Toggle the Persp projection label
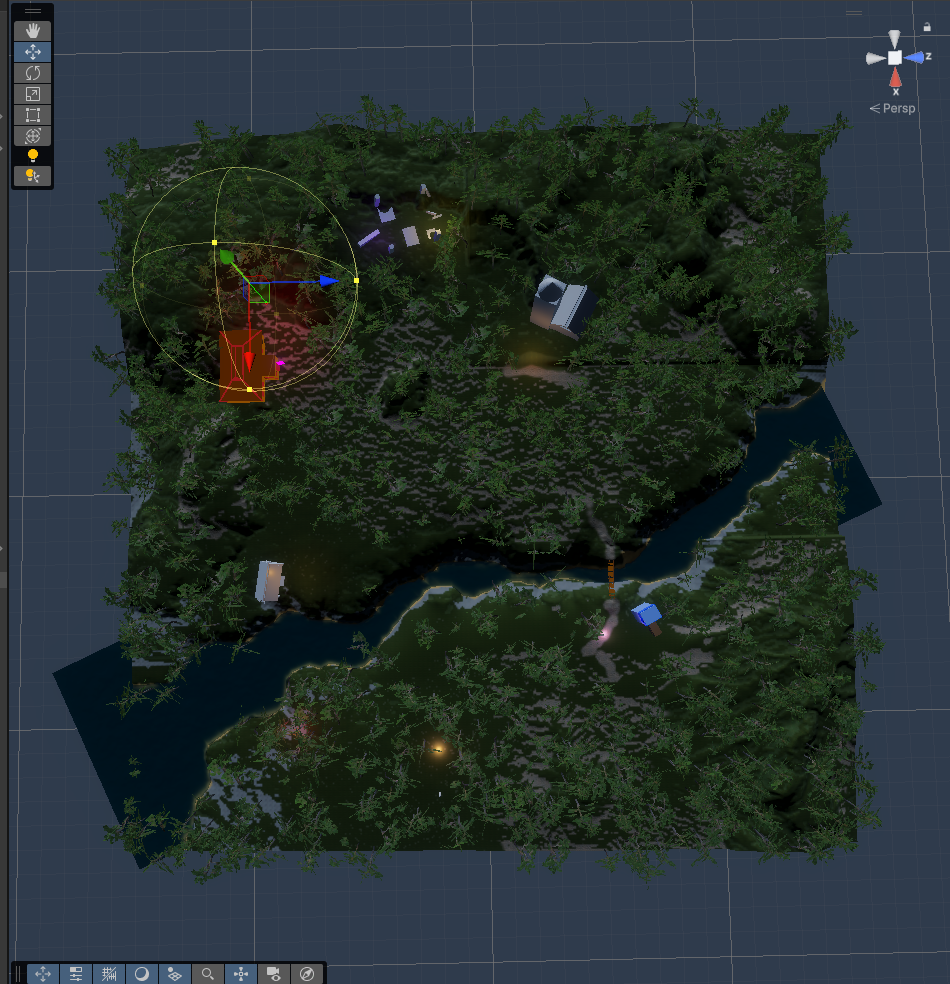The height and width of the screenshot is (984, 950). tap(892, 108)
